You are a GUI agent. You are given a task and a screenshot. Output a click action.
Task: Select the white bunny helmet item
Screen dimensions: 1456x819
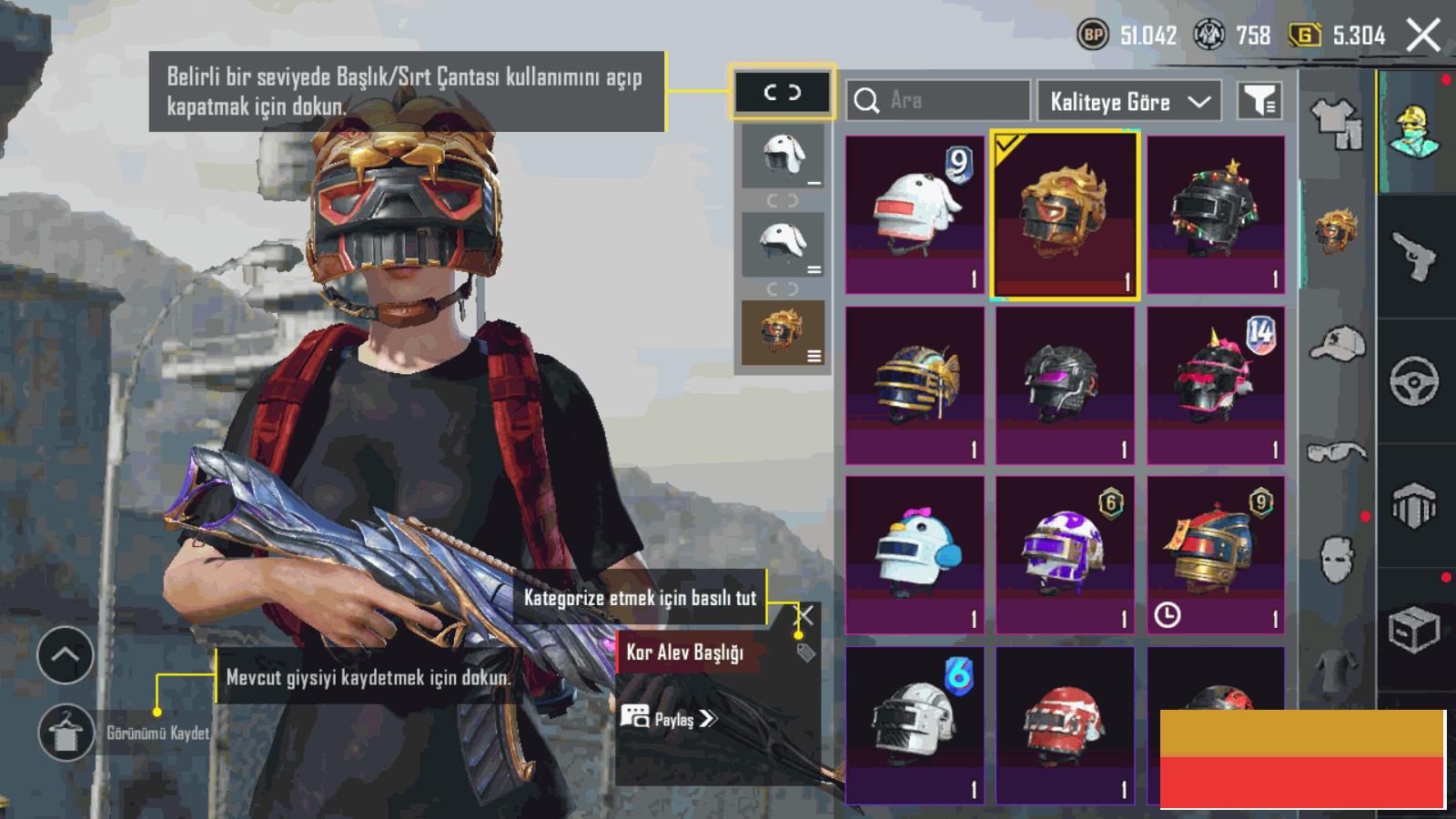click(x=915, y=214)
